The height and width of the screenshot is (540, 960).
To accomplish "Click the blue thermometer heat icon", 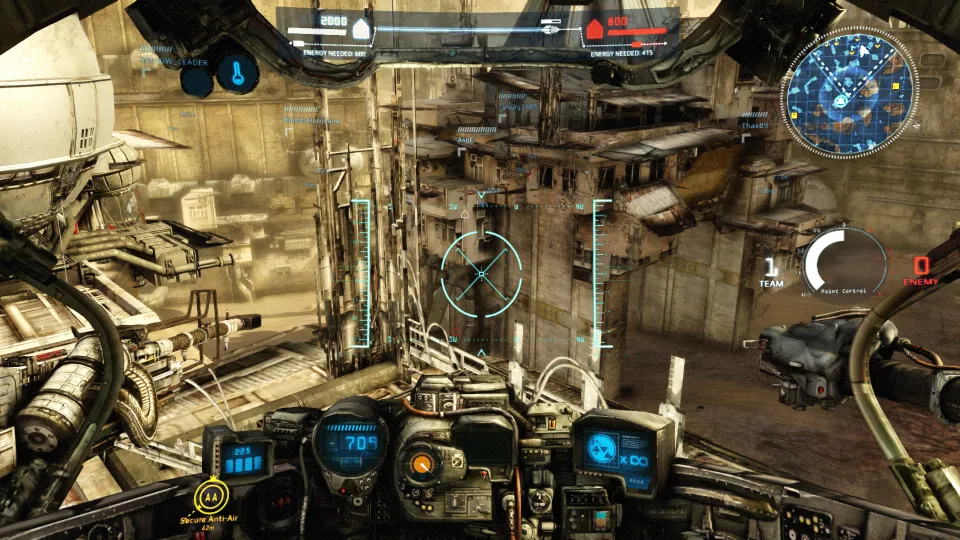I will tap(237, 73).
